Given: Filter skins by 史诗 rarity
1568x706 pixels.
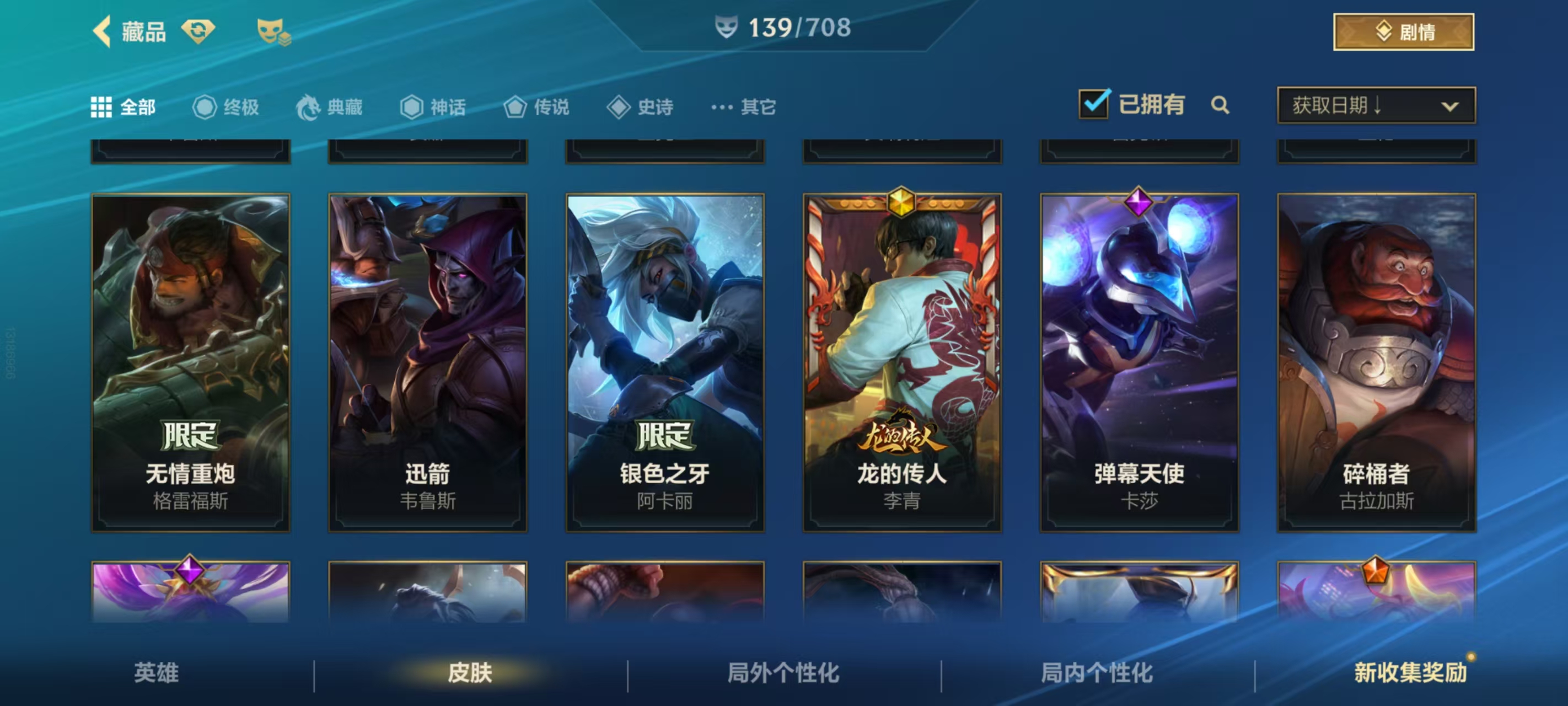Looking at the screenshot, I should click(x=640, y=107).
